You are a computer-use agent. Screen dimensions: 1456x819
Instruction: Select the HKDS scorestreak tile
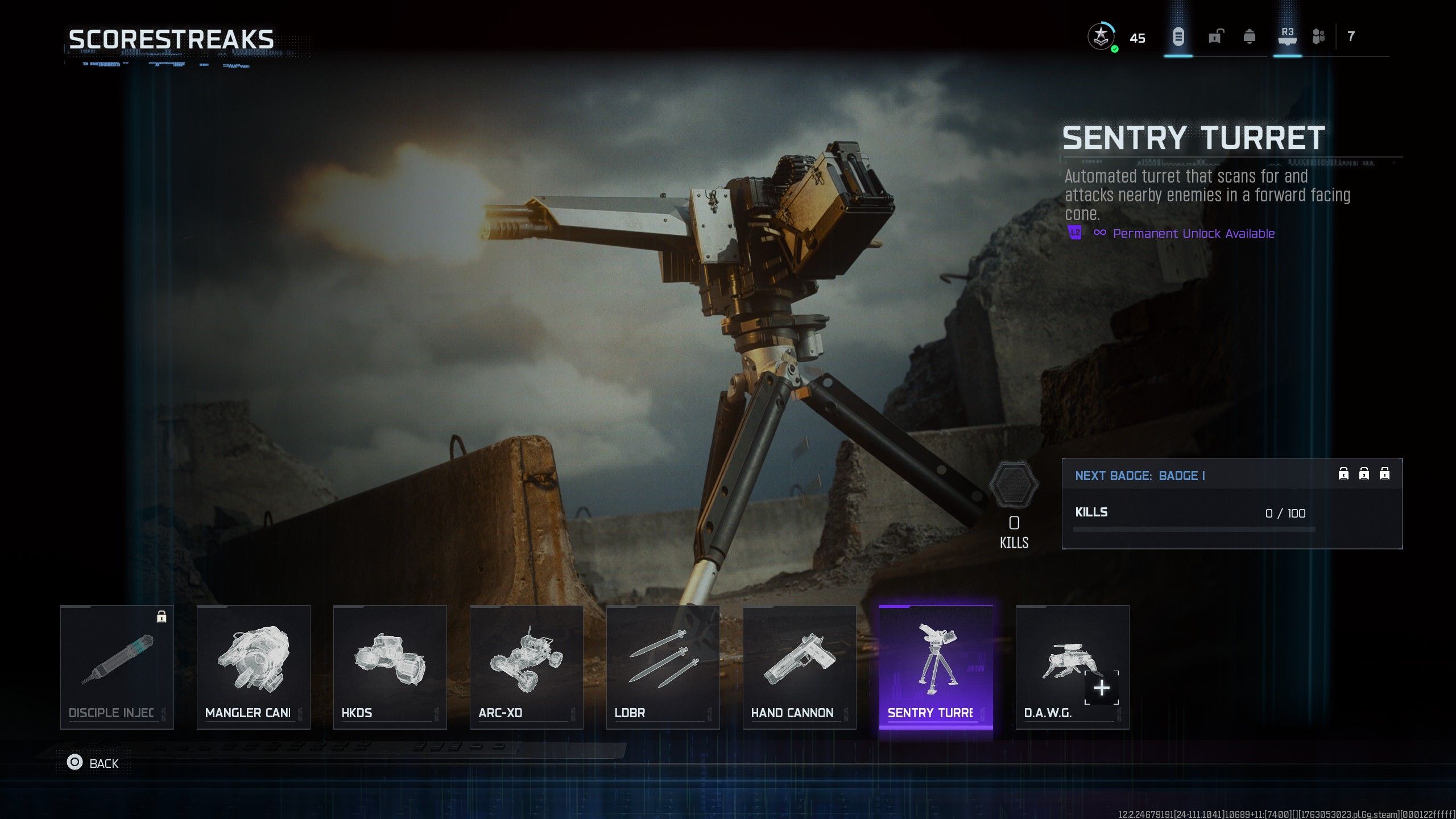pyautogui.click(x=390, y=667)
